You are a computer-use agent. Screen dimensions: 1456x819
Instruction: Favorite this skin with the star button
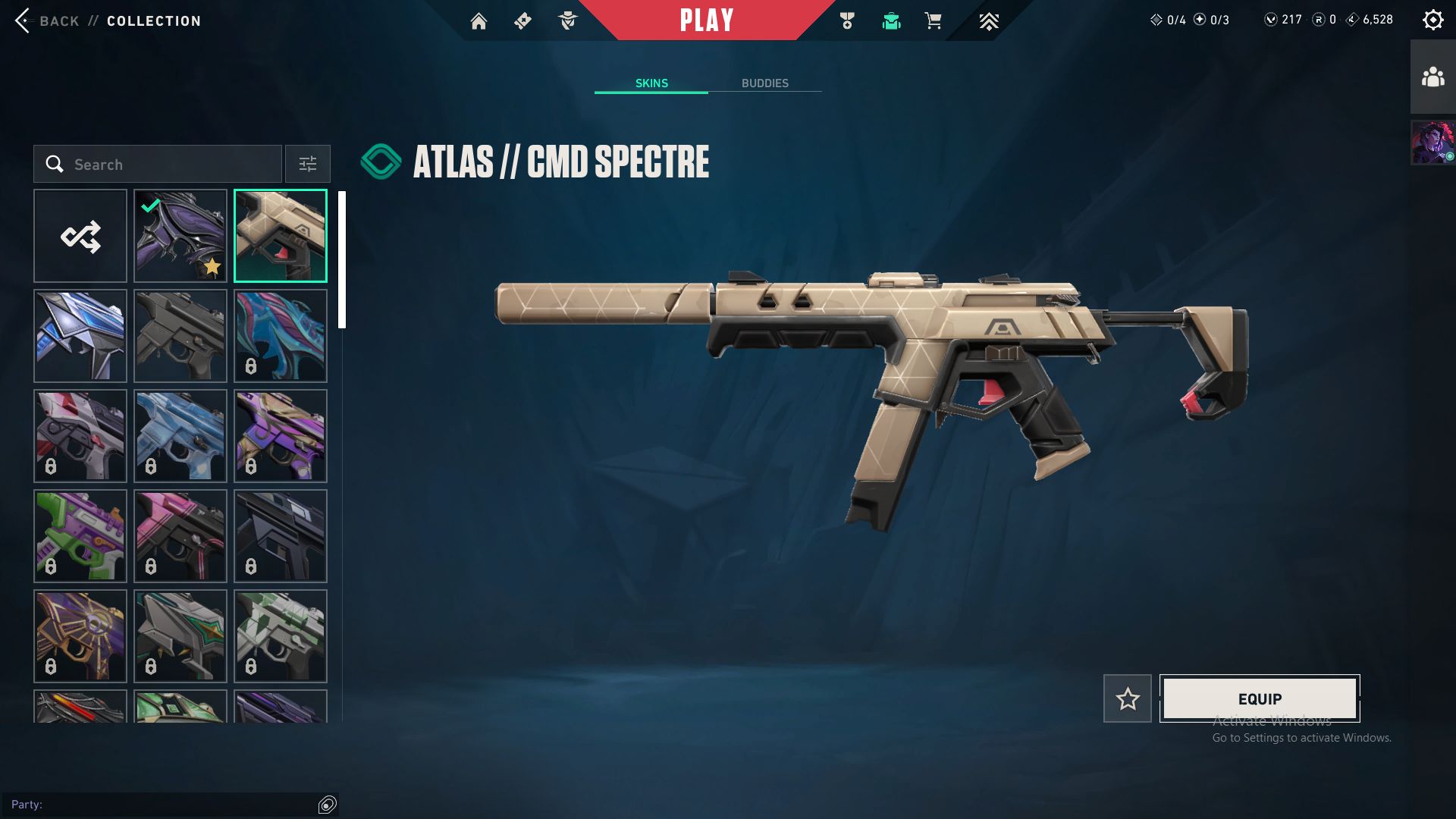1127,698
